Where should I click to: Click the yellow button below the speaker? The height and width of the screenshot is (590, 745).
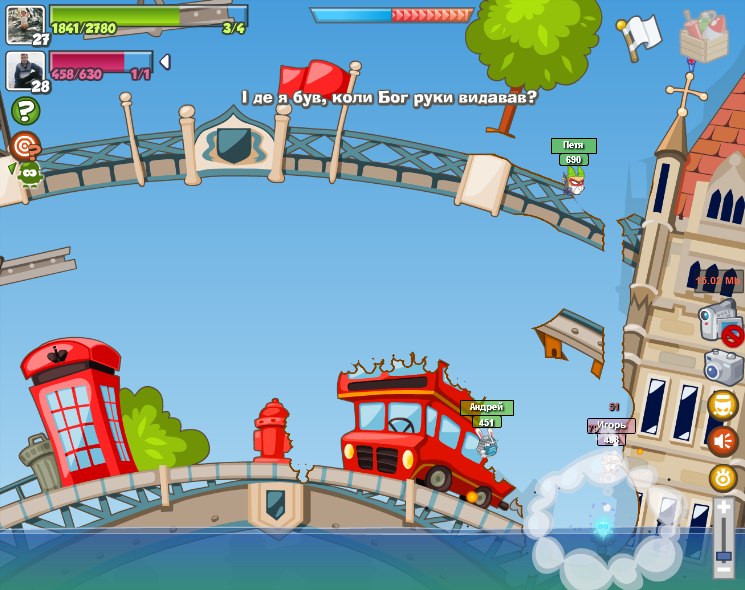click(x=723, y=477)
